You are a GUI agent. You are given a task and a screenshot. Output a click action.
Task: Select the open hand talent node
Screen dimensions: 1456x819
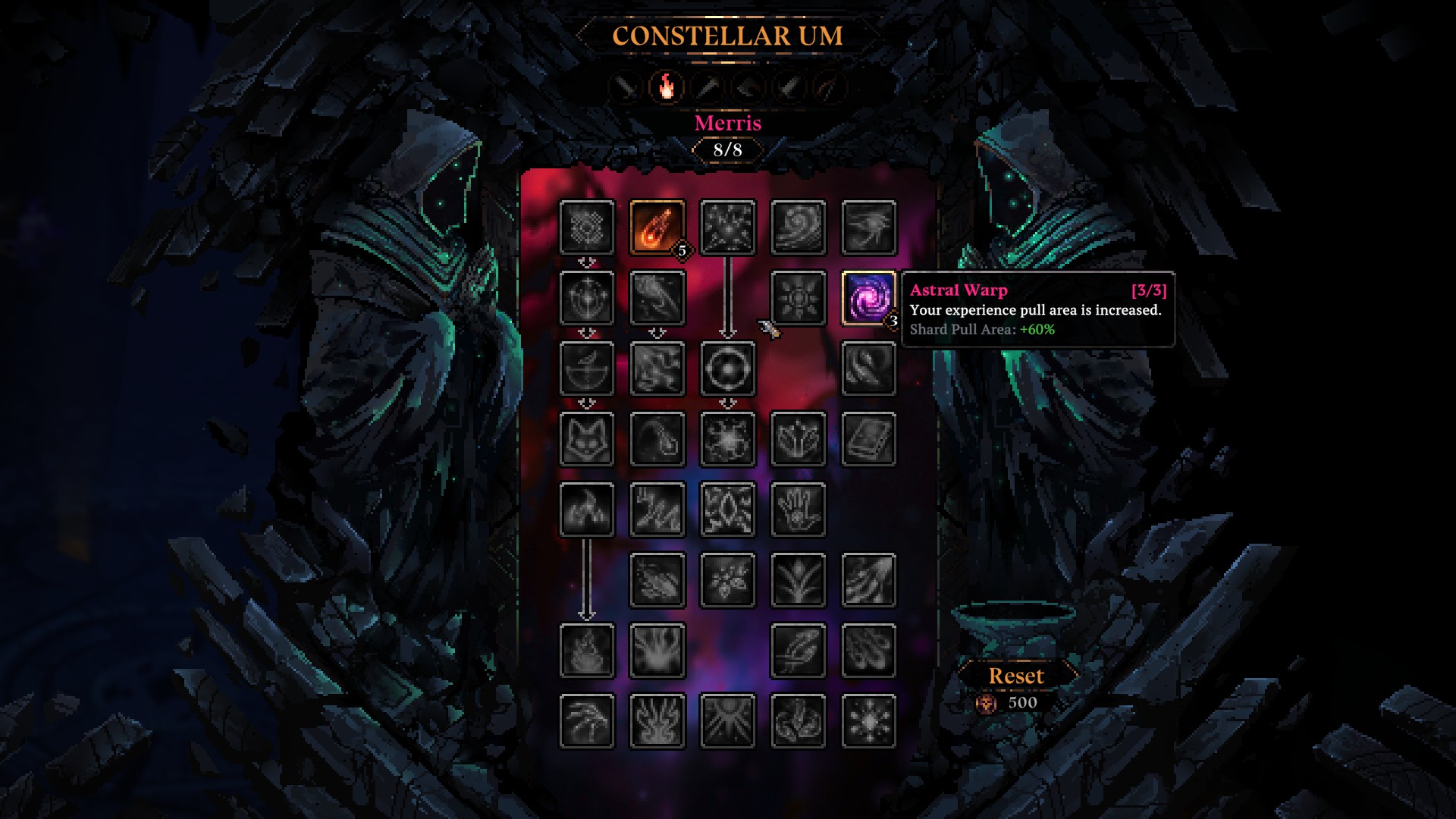(798, 510)
